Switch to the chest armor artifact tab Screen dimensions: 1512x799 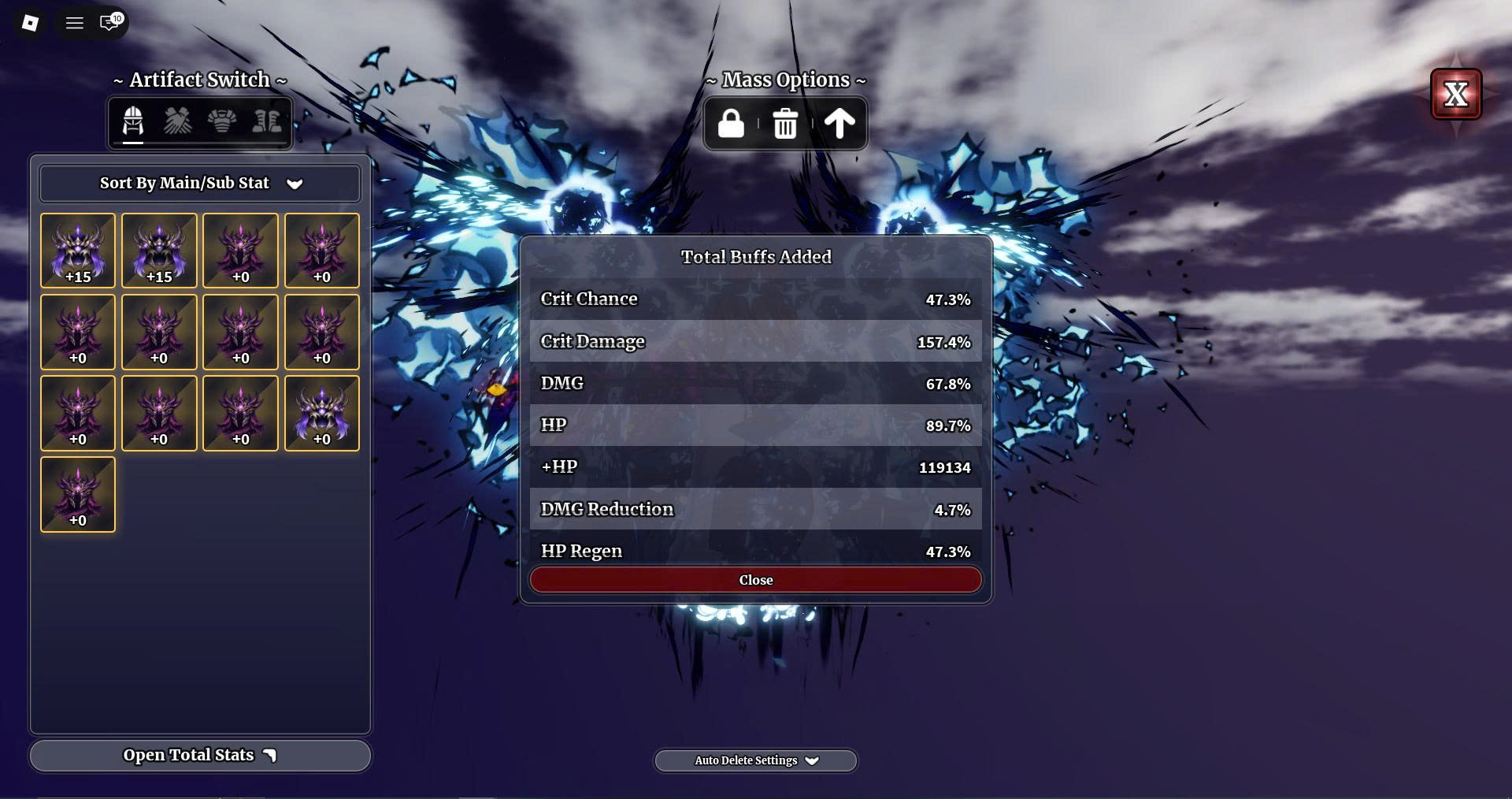point(222,122)
